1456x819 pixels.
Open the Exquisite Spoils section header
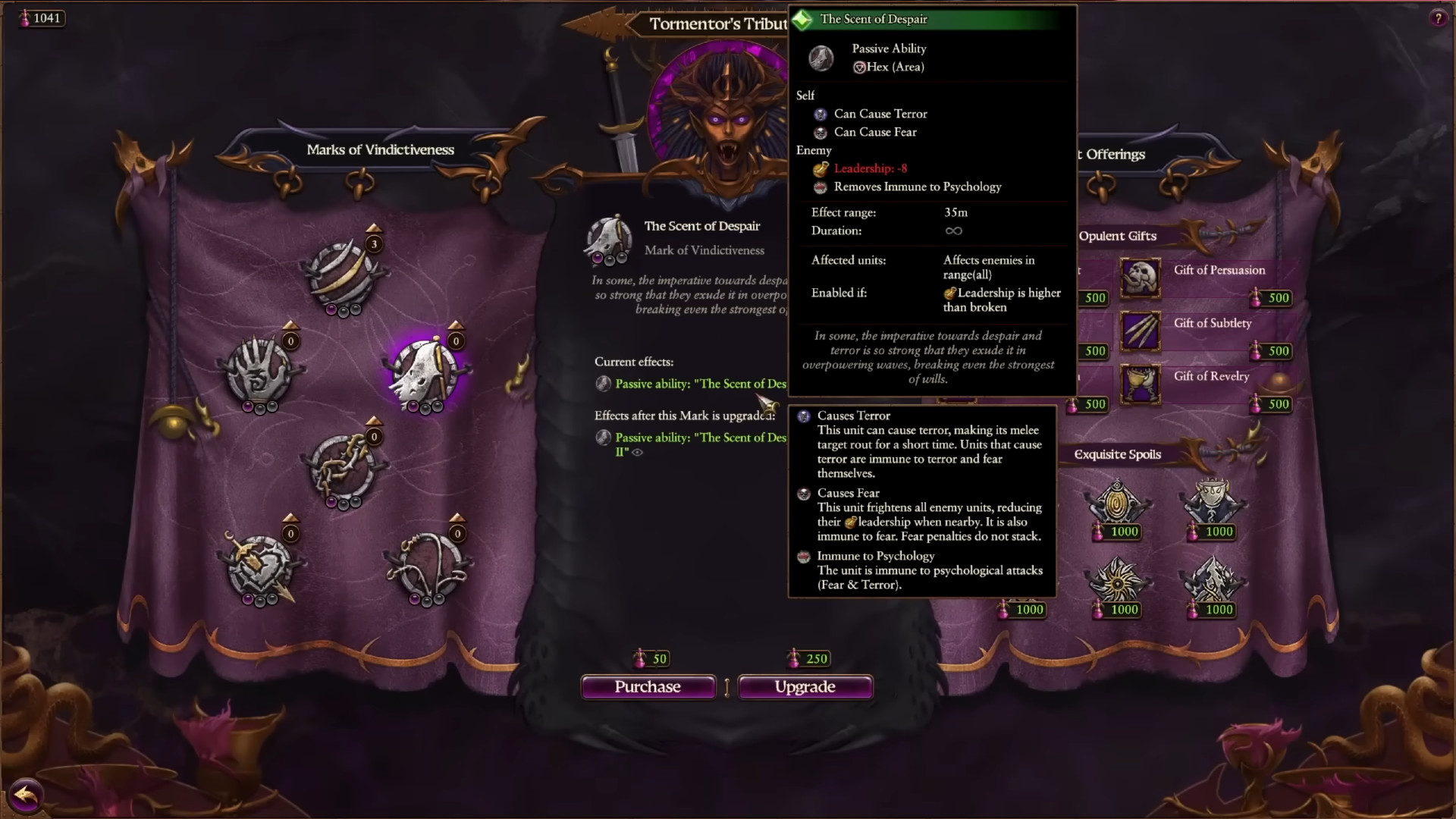tap(1116, 453)
